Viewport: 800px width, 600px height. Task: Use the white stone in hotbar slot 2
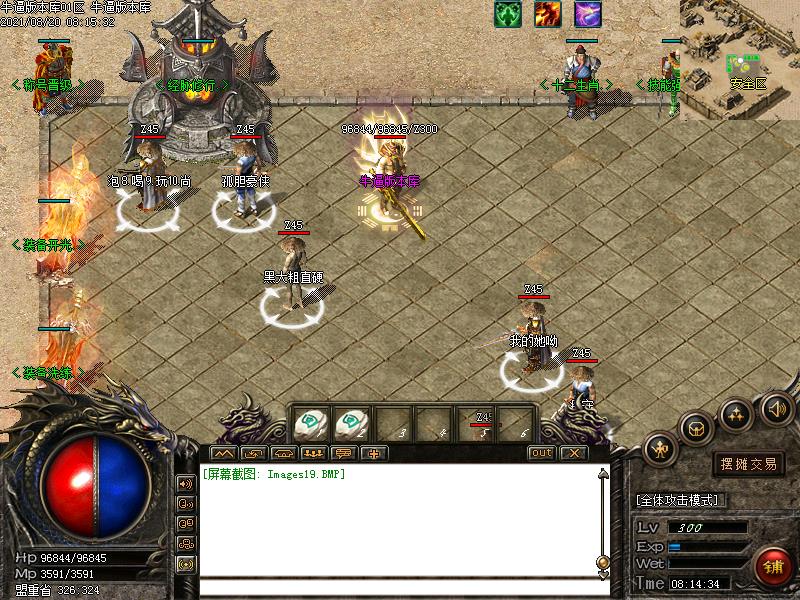pos(352,423)
